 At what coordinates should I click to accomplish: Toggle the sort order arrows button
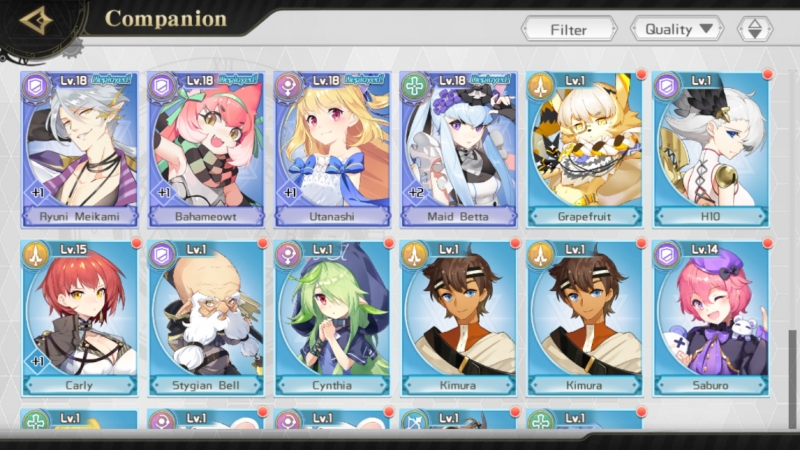(x=755, y=29)
